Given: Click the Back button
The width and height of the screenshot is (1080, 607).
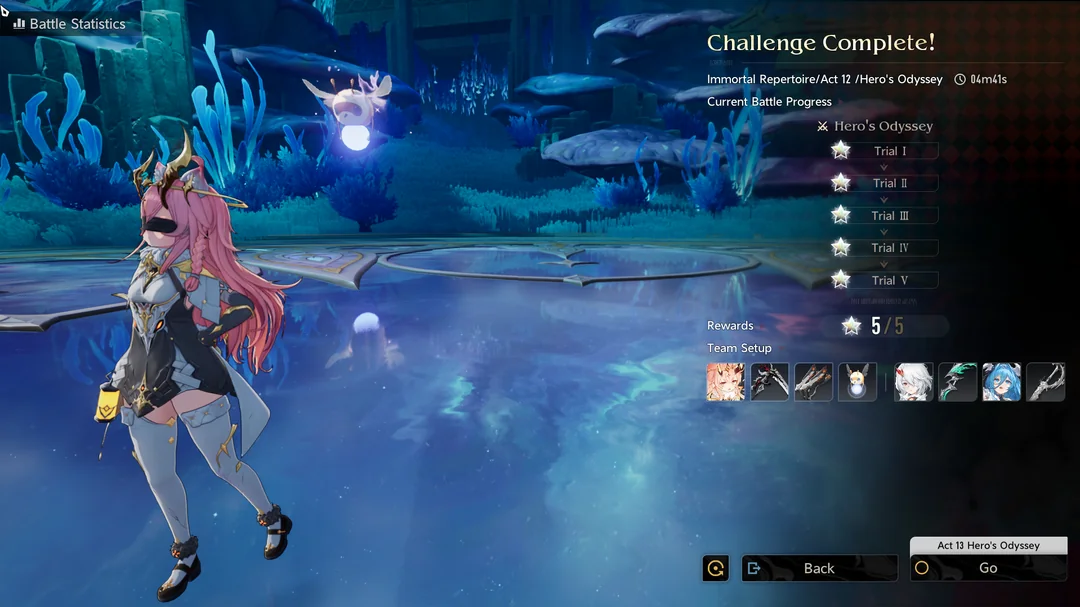Looking at the screenshot, I should (819, 568).
